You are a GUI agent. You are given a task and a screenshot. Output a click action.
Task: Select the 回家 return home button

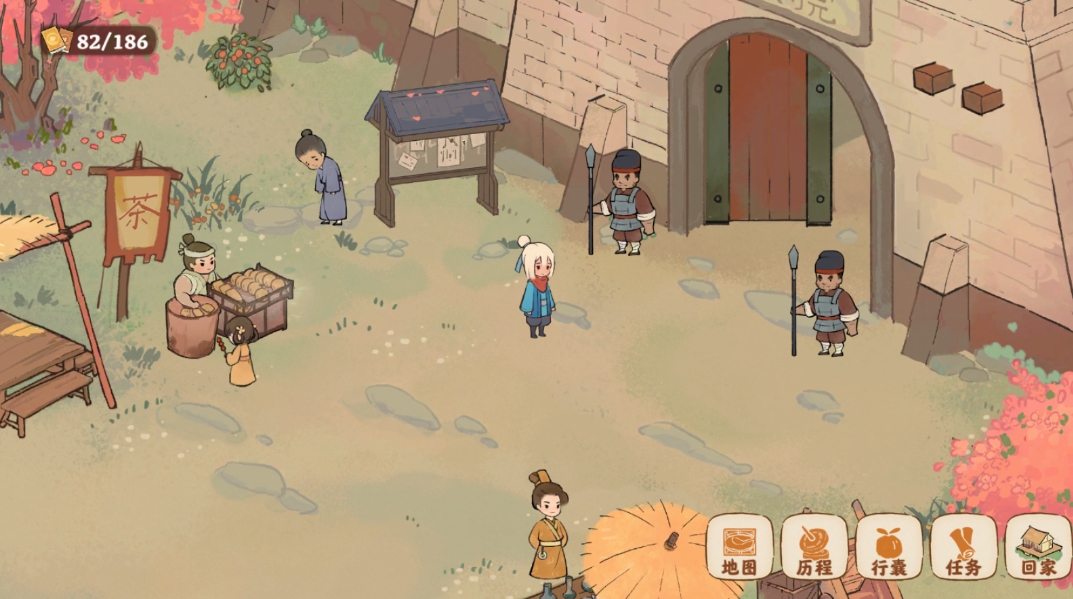[x=1038, y=547]
